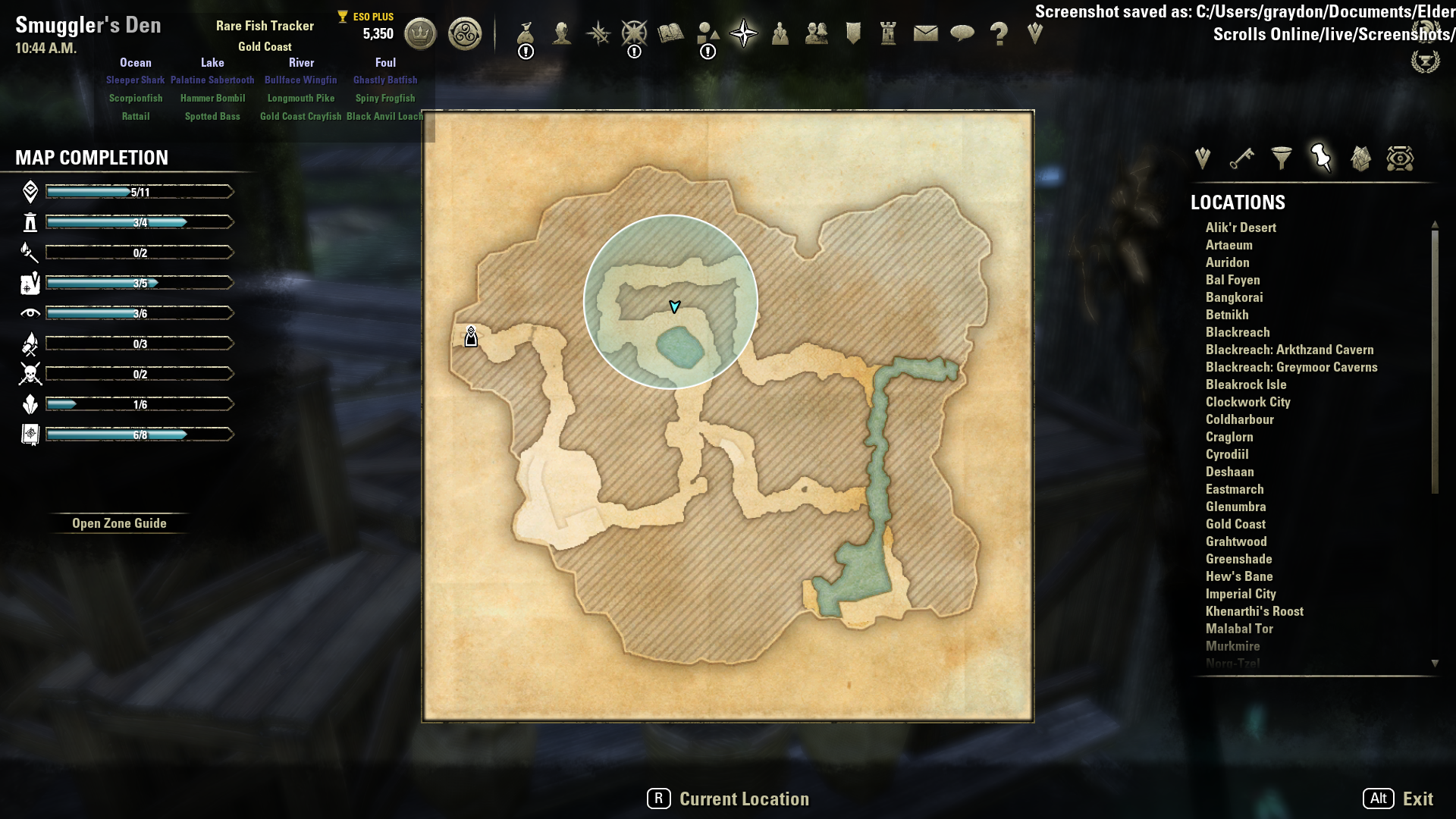Open the speech bubble menu icon
This screenshot has height=819, width=1456.
[x=962, y=34]
